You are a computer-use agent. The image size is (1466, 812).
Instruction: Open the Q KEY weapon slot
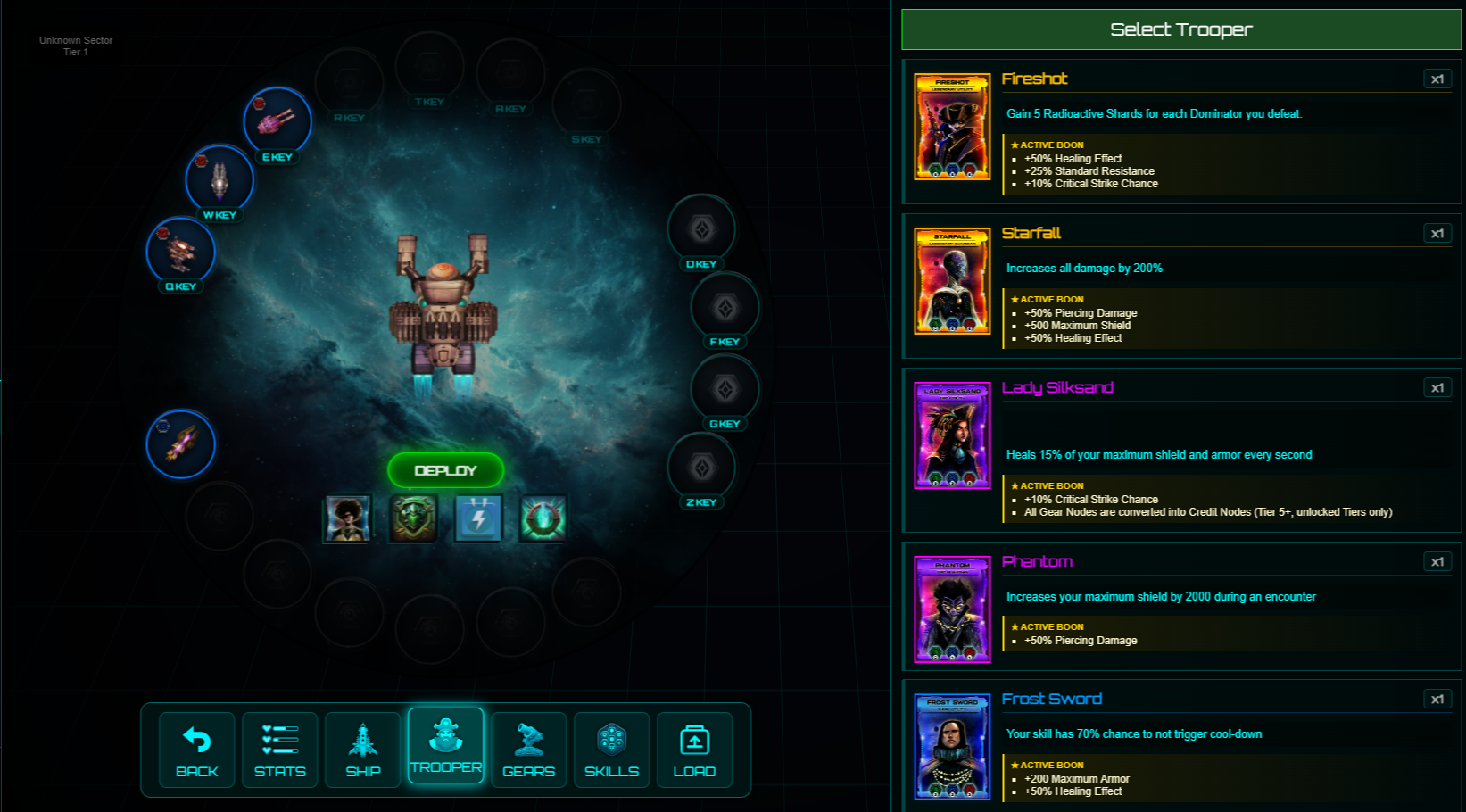[181, 251]
